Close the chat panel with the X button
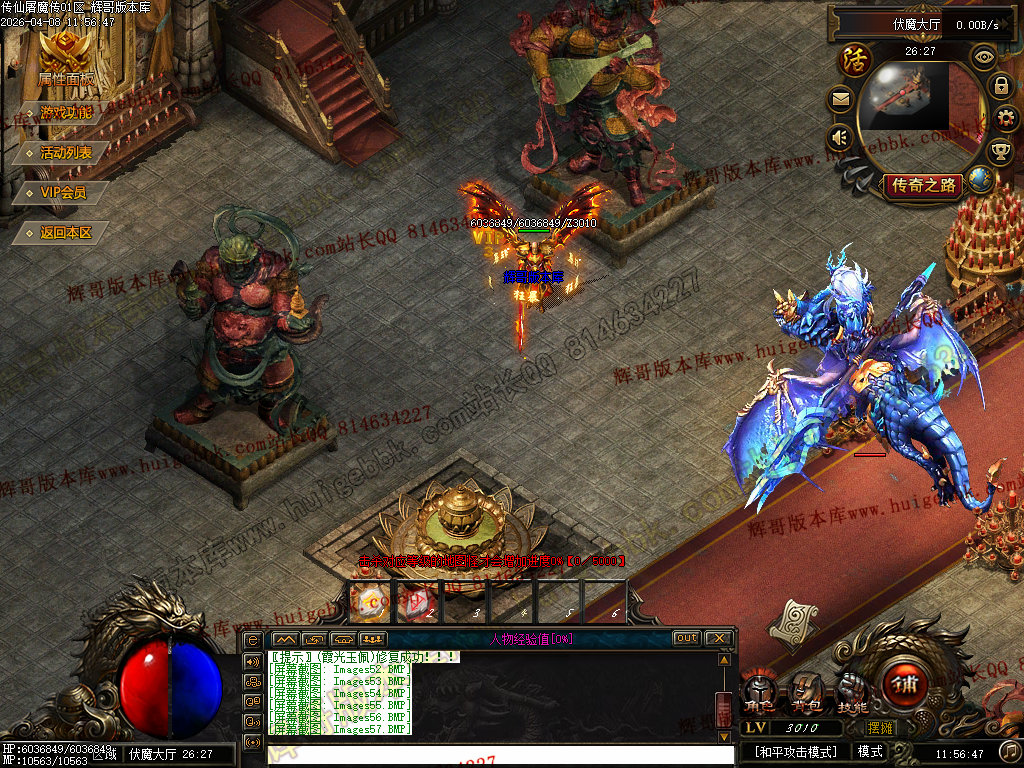This screenshot has width=1024, height=768. (x=718, y=638)
